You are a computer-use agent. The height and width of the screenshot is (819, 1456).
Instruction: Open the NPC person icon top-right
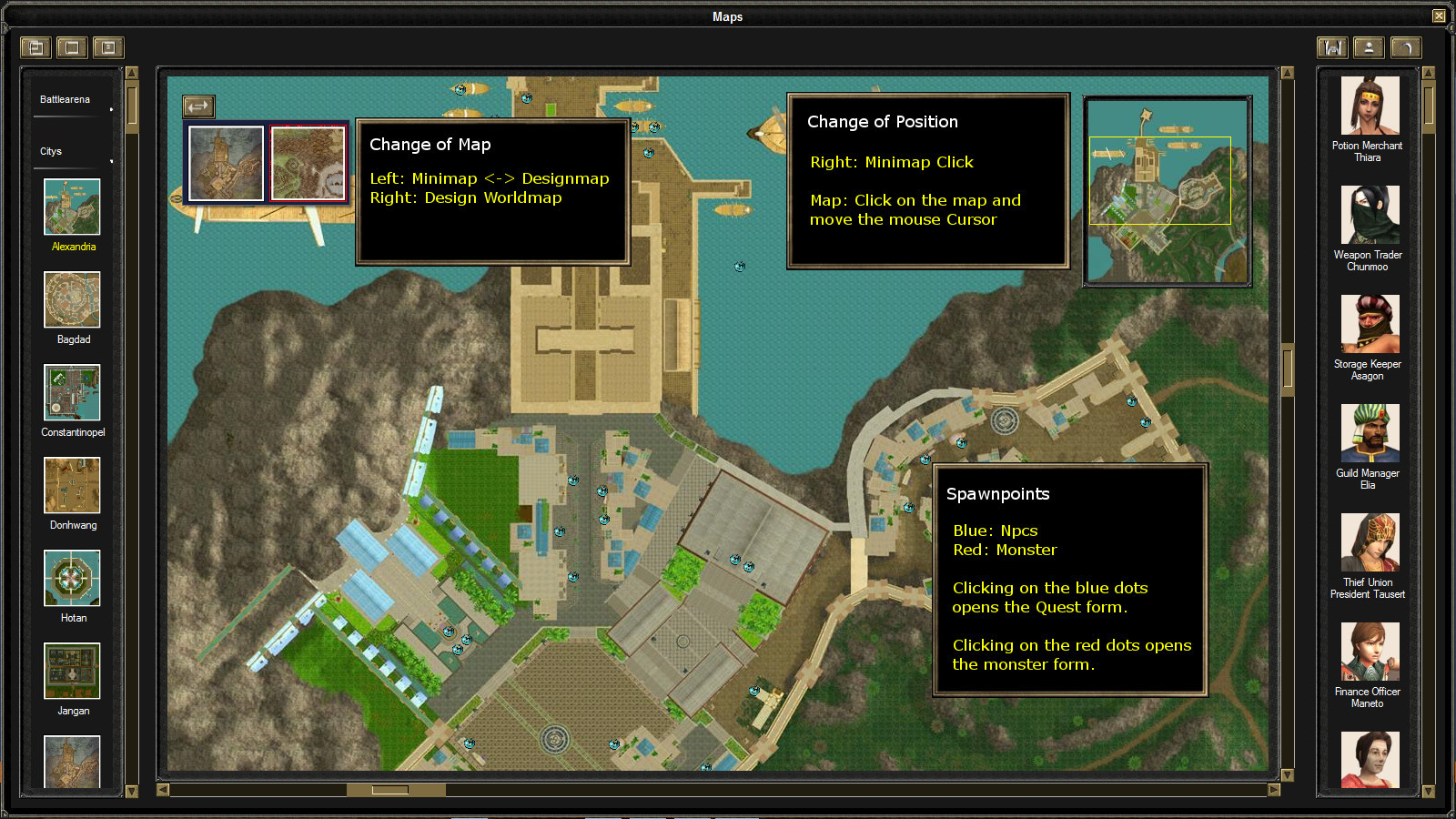tap(1368, 47)
